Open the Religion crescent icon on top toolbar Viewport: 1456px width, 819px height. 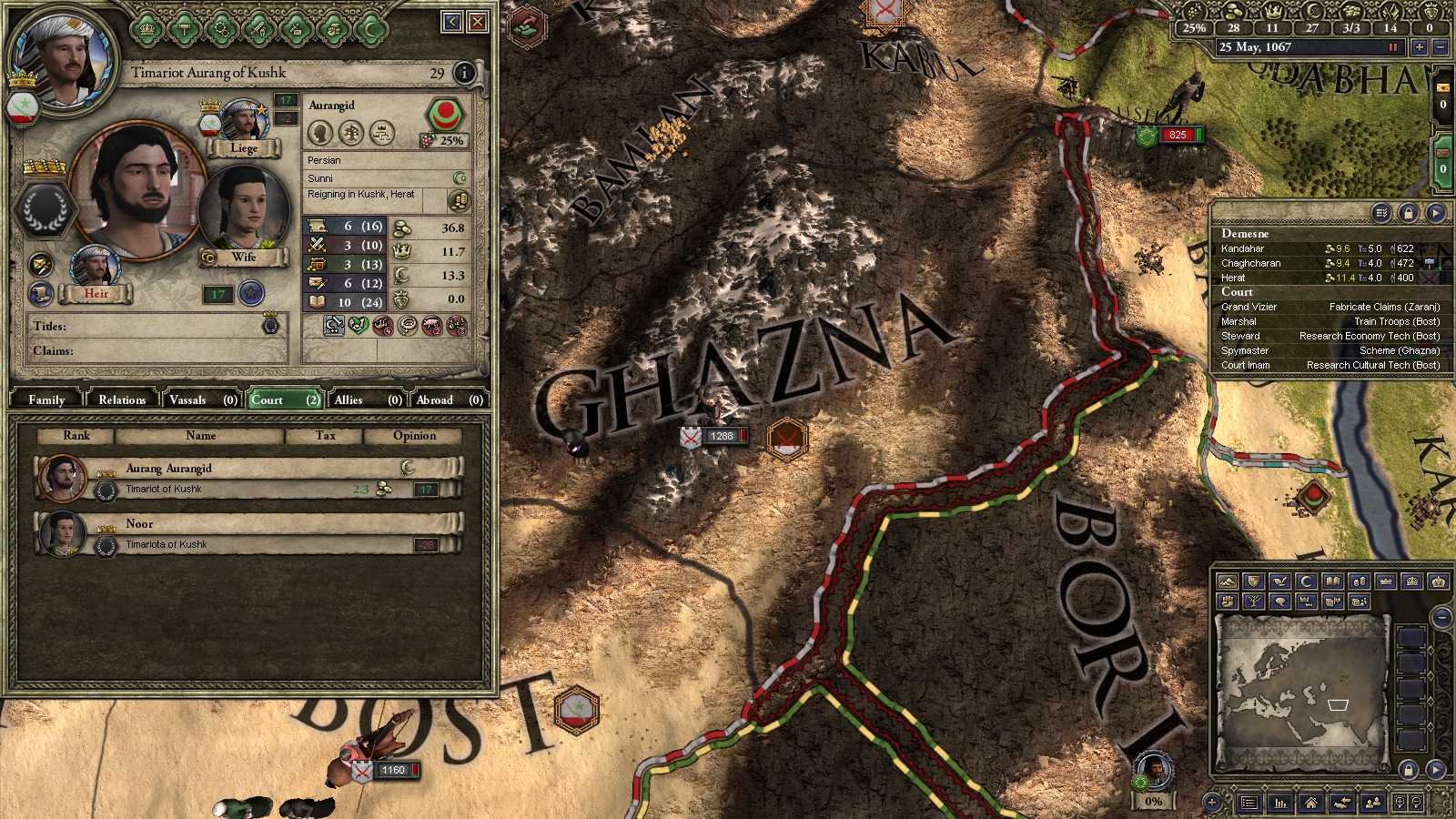click(x=370, y=28)
